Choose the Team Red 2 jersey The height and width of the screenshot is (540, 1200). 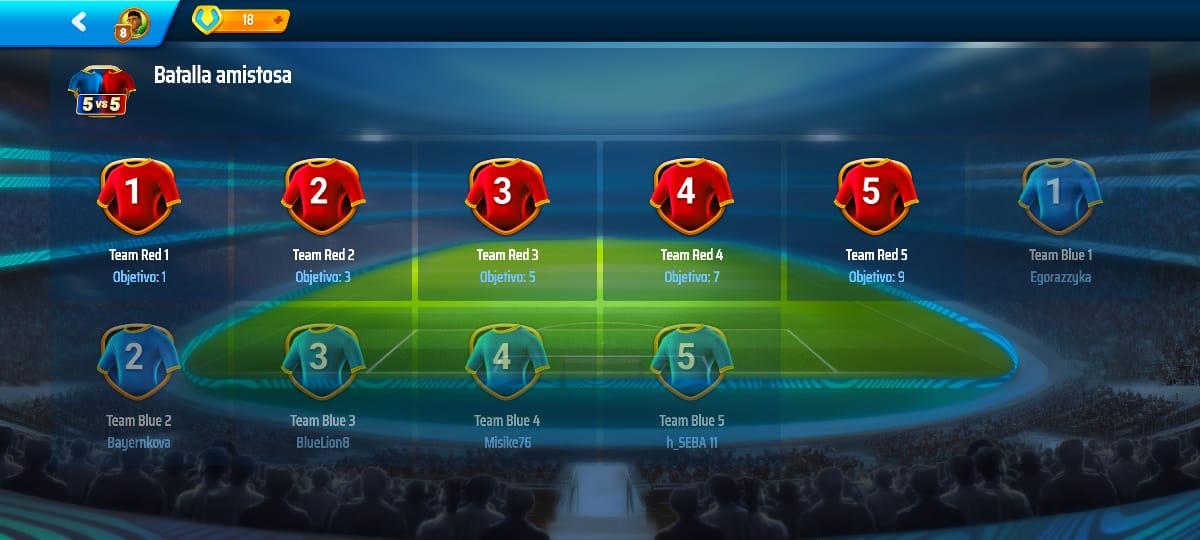click(322, 195)
